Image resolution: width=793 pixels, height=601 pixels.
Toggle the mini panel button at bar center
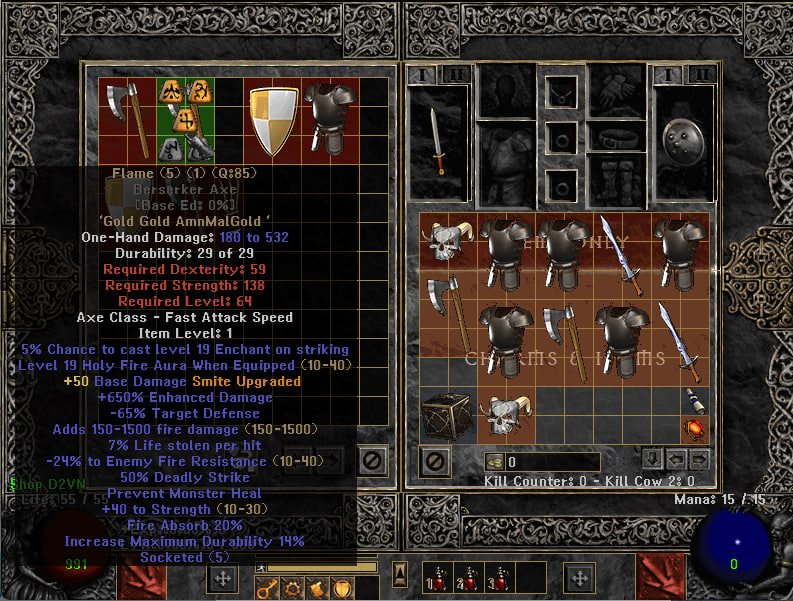click(399, 574)
